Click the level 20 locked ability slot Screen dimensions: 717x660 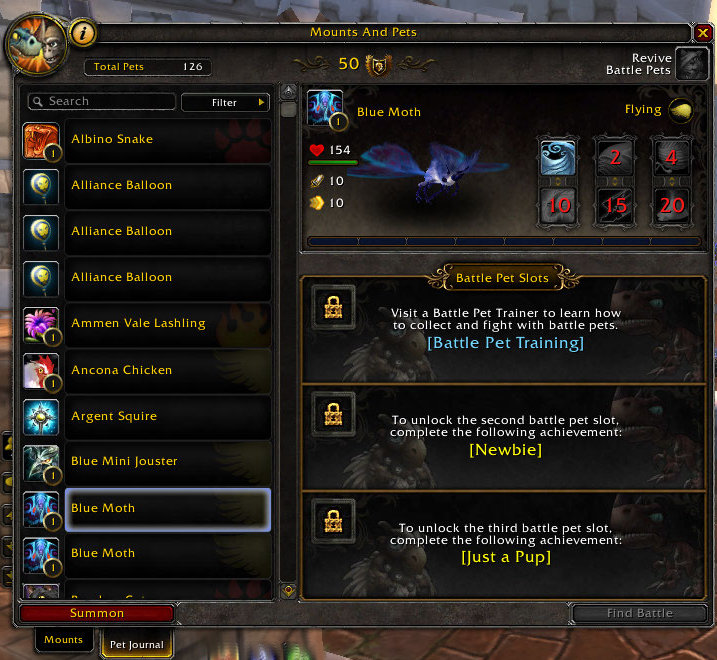pyautogui.click(x=671, y=205)
